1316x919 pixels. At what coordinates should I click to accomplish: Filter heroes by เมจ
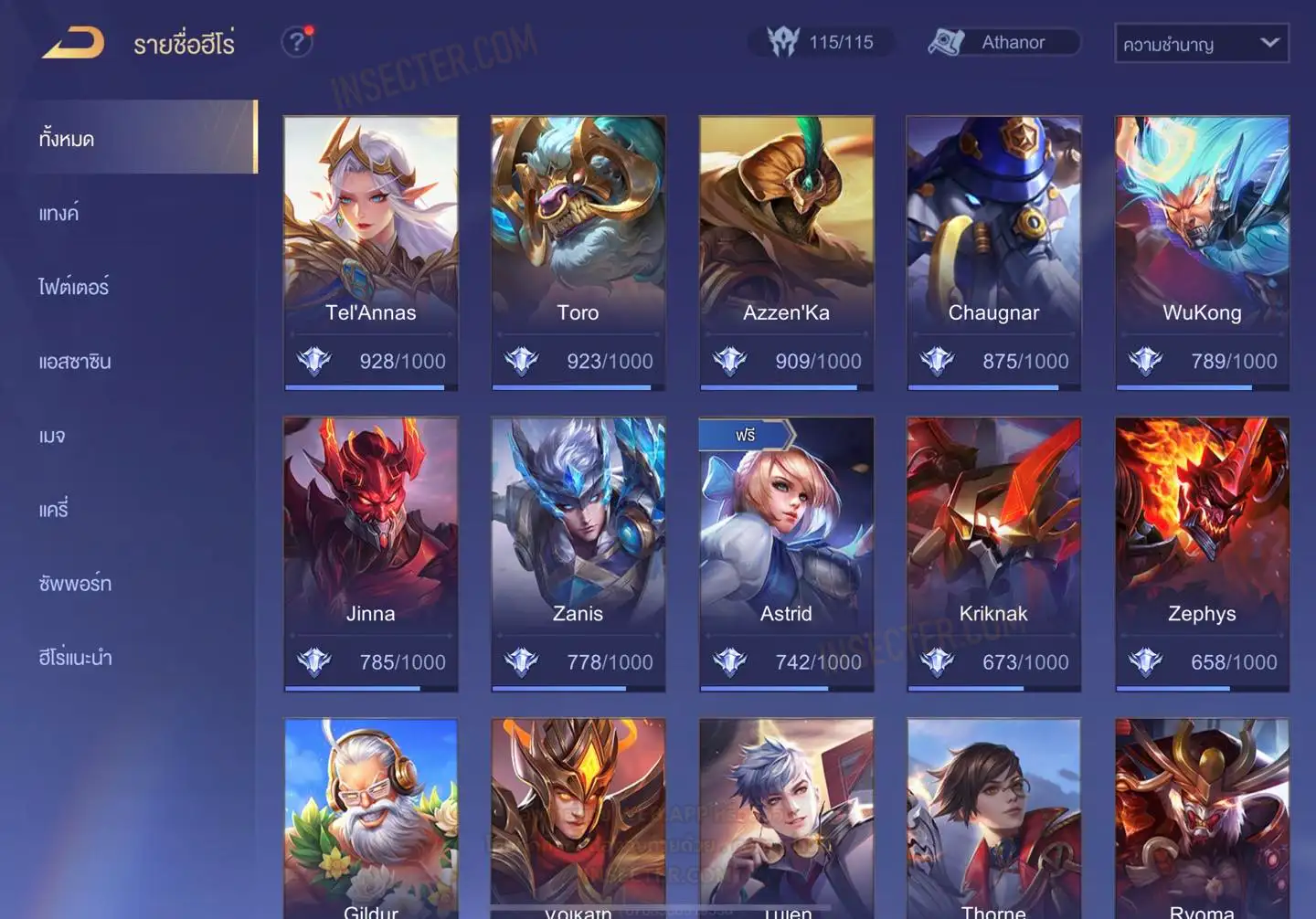click(x=52, y=436)
